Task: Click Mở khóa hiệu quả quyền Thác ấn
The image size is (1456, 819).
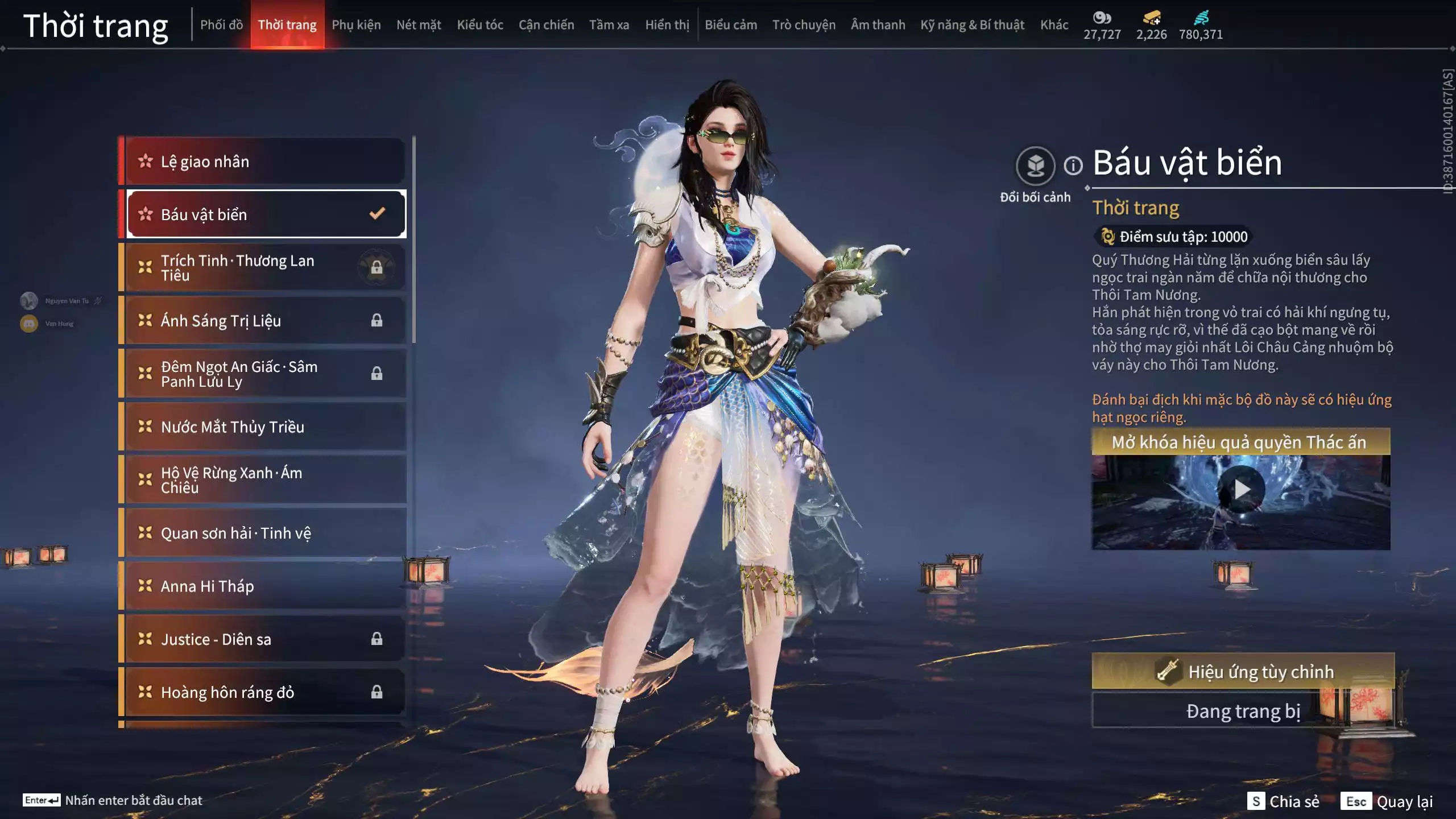Action: [x=1240, y=440]
